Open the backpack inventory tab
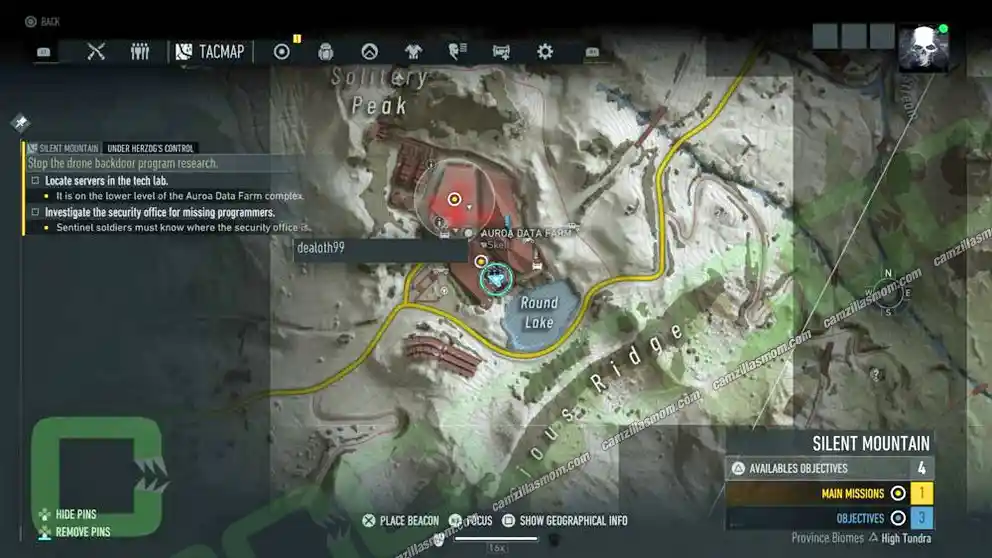Image resolution: width=992 pixels, height=558 pixels. click(x=325, y=51)
